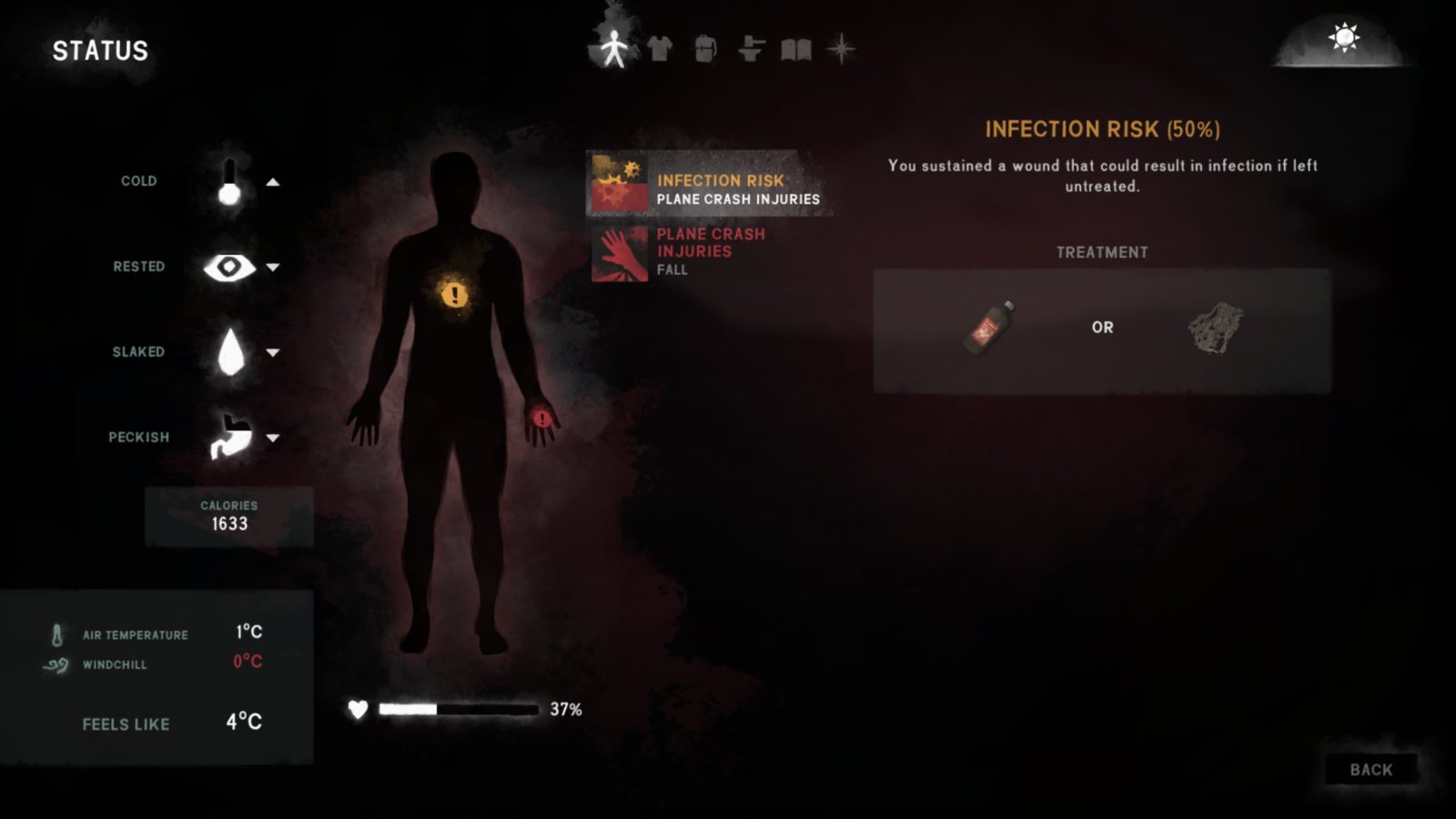Switch to the backpack inventory tab
This screenshot has width=1456, height=819.
click(x=705, y=48)
